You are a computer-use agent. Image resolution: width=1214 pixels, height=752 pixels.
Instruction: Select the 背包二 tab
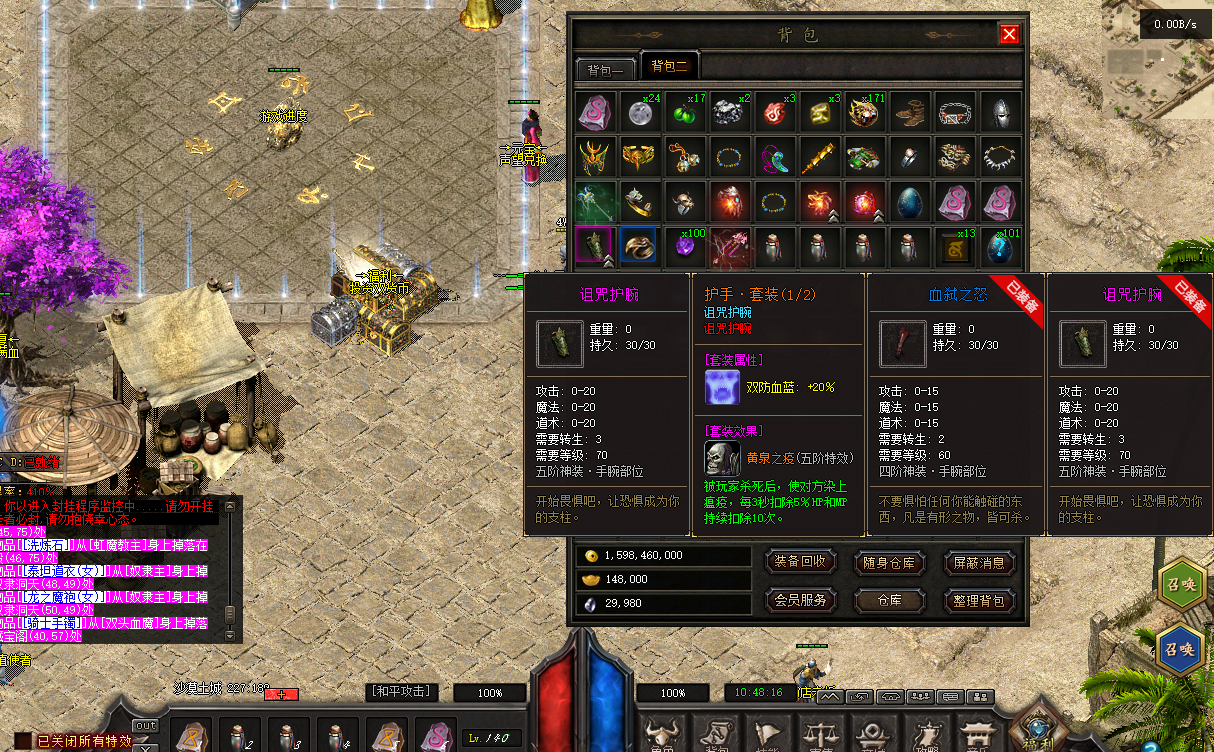(669, 67)
